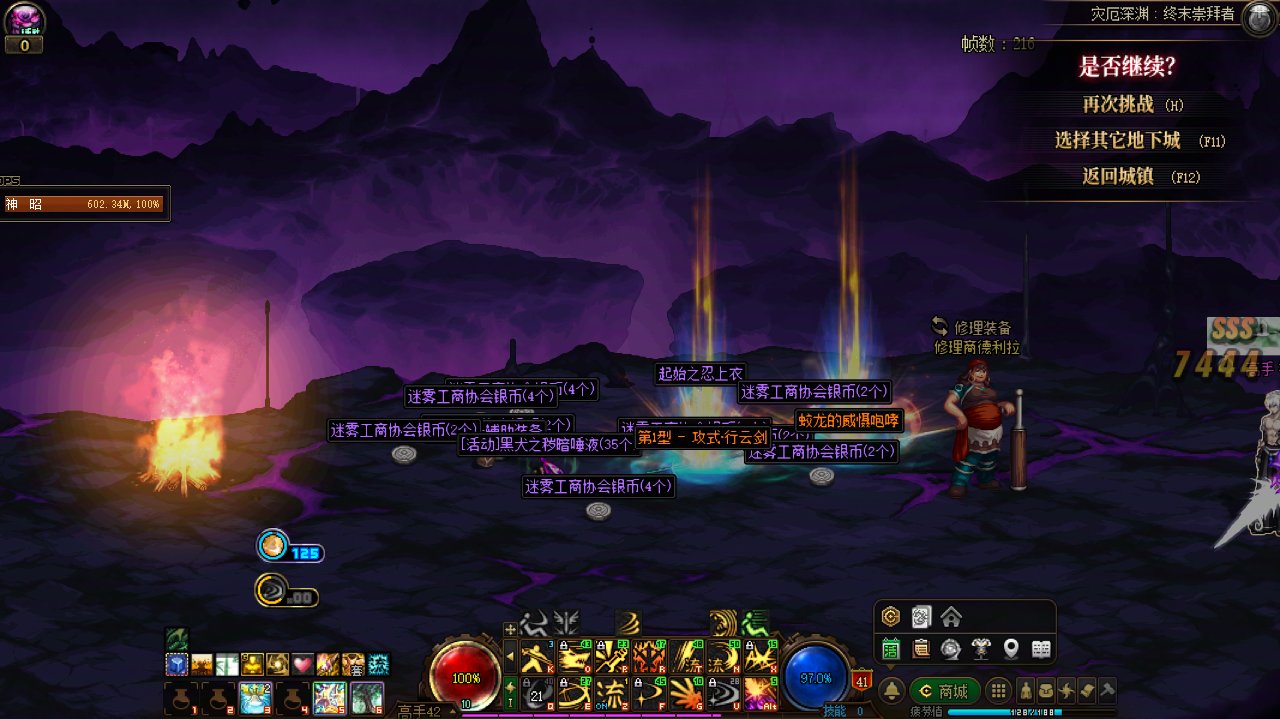
Task: Open the house icon in popup panel
Action: [951, 617]
